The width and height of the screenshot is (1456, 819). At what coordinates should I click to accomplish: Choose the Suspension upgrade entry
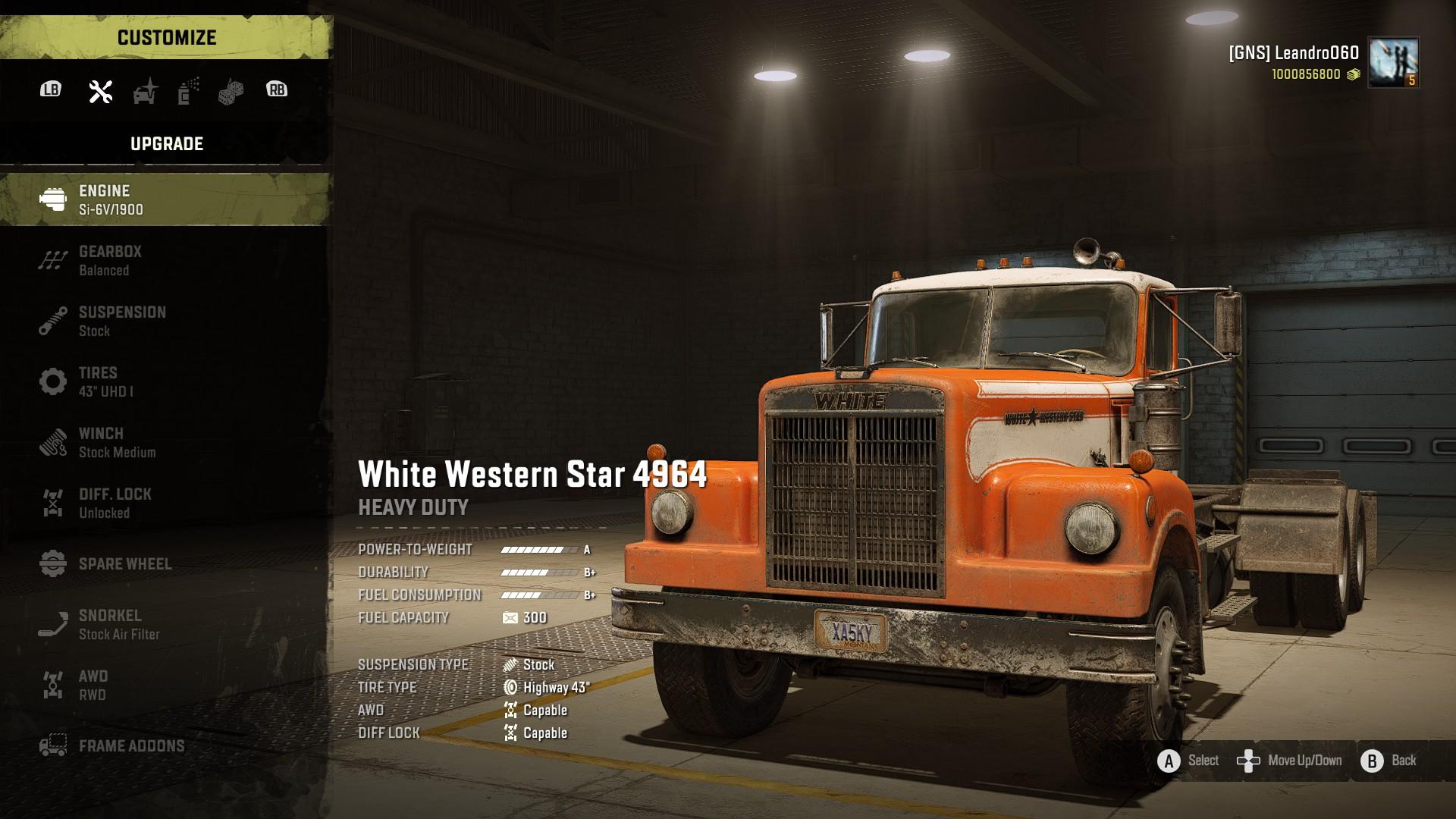[165, 321]
